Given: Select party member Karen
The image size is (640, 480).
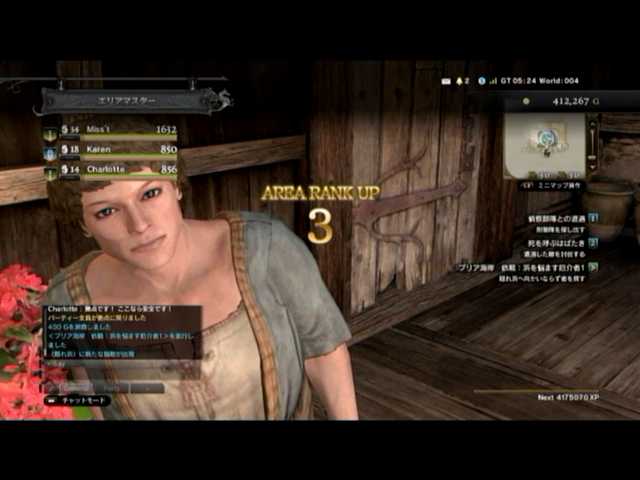Looking at the screenshot, I should pos(110,149).
